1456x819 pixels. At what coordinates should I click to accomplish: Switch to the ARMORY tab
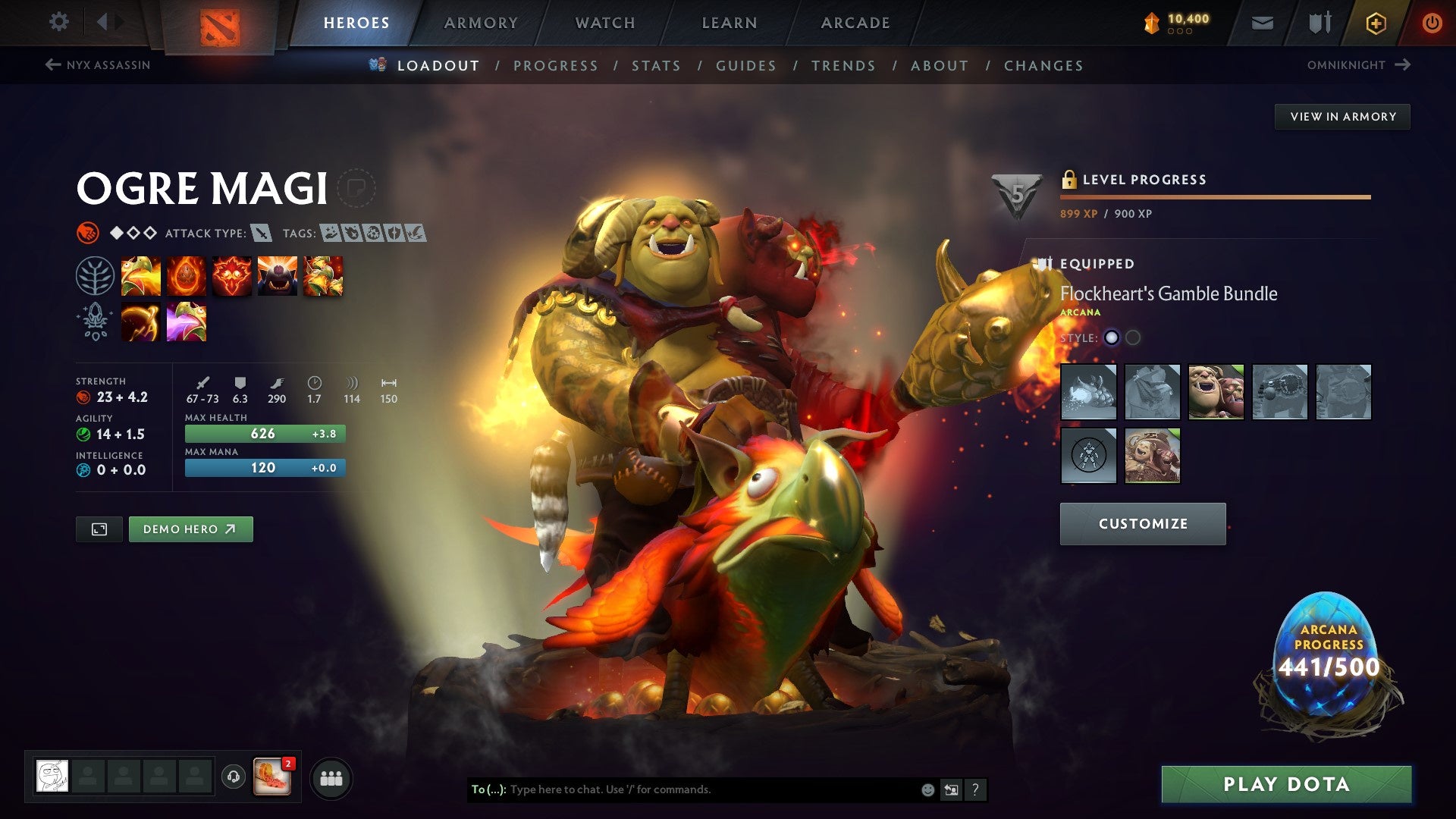pos(481,23)
